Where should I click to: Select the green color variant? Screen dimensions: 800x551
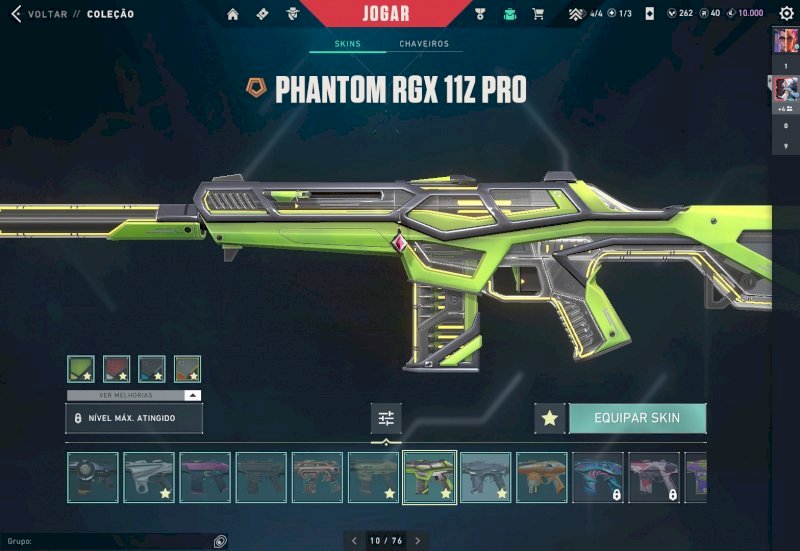[x=81, y=369]
